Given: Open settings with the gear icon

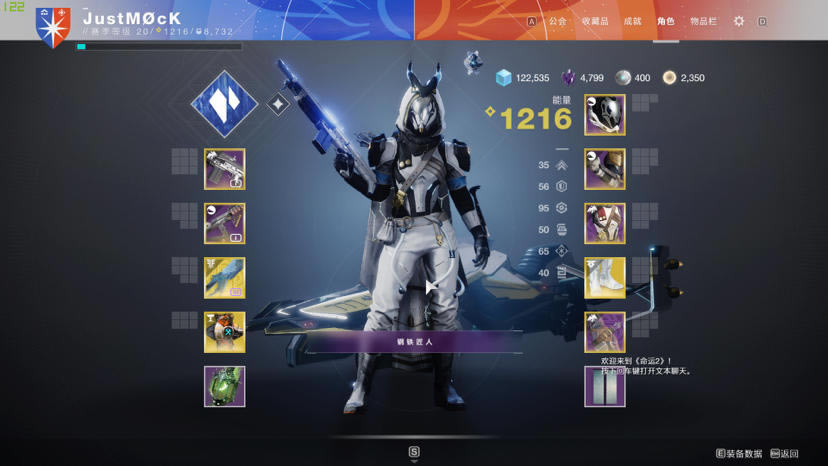Looking at the screenshot, I should (739, 21).
